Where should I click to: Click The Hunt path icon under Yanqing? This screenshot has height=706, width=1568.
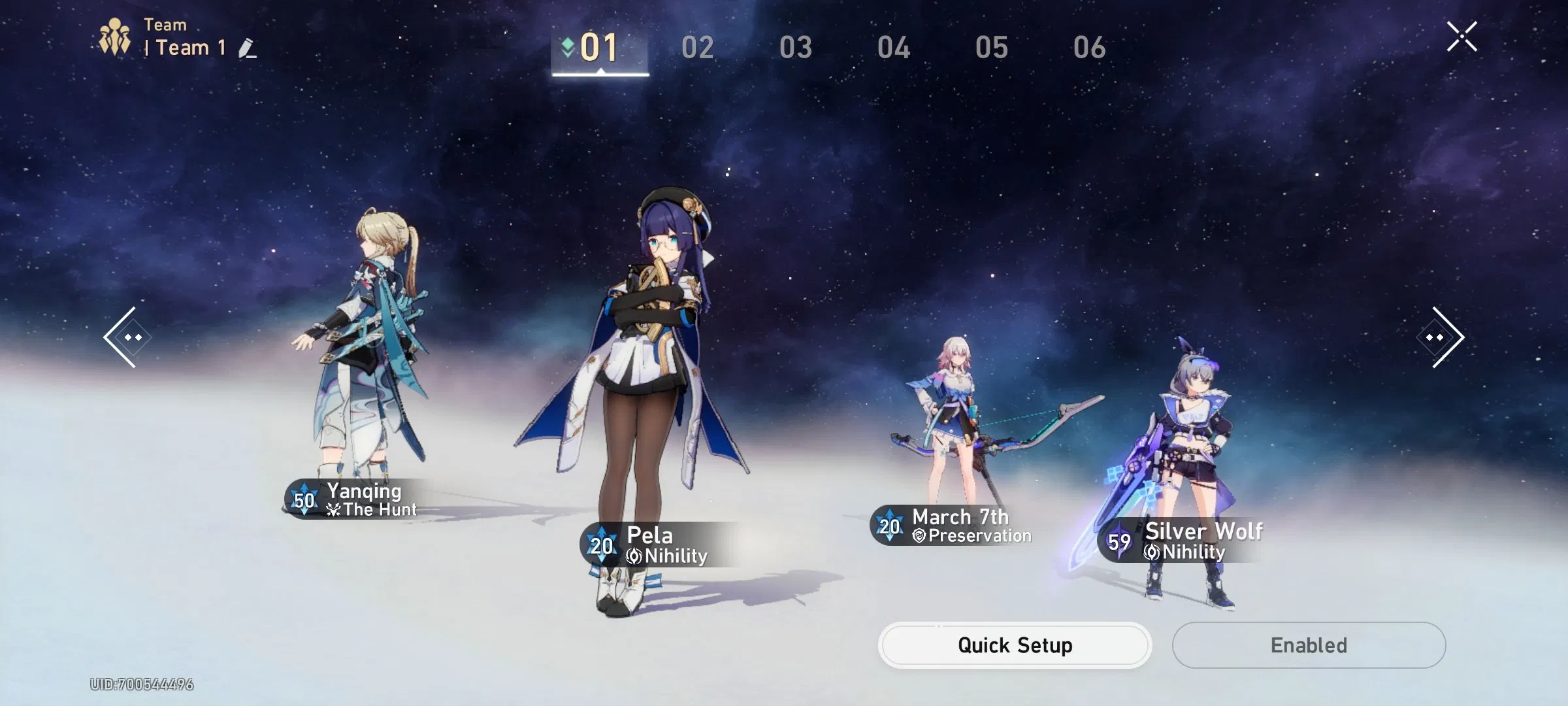coord(333,509)
